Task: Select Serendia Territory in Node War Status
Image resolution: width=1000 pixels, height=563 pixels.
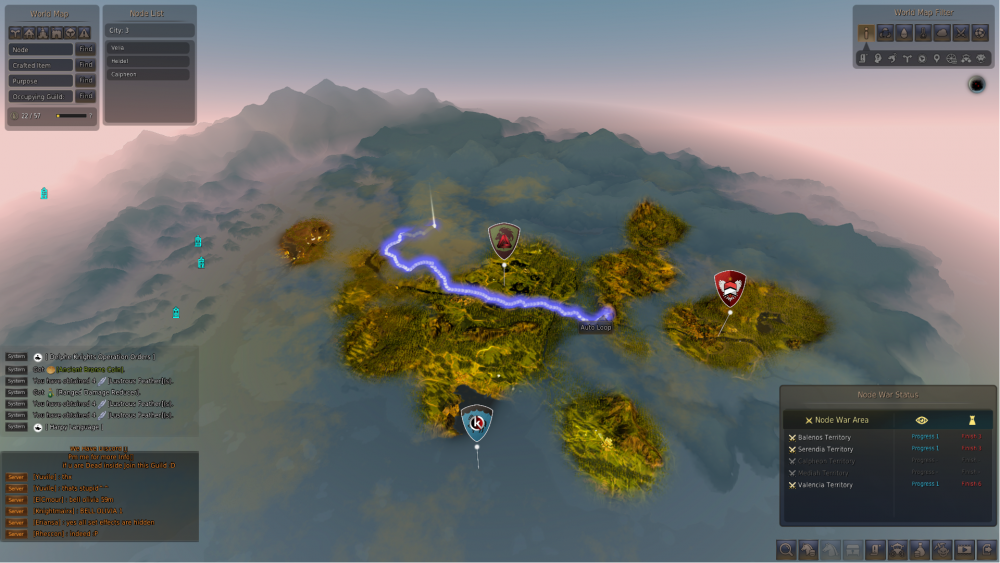Action: point(825,449)
